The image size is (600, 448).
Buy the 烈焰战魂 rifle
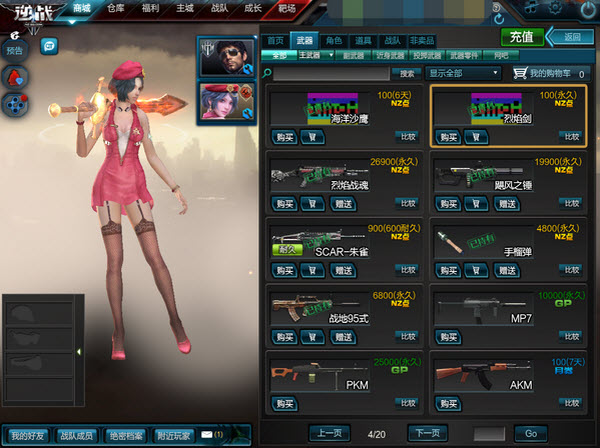[x=284, y=203]
